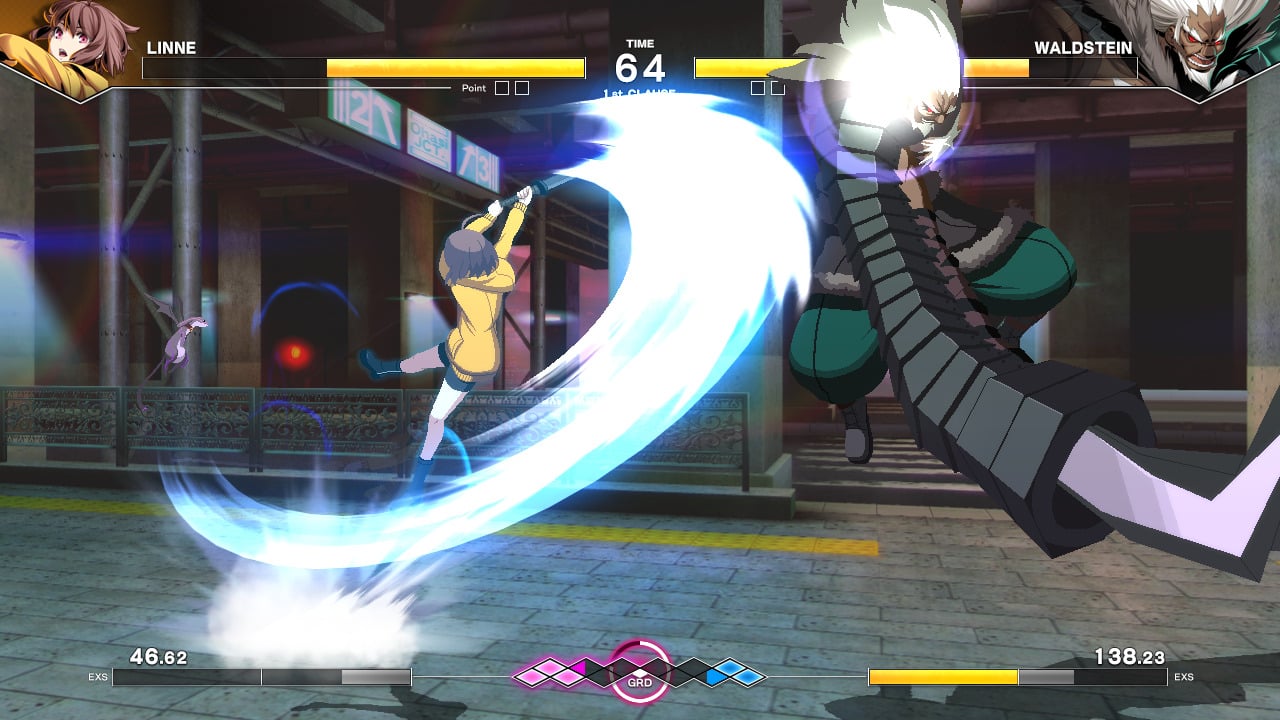Click the white diamond under the GRD circle

point(639,671)
